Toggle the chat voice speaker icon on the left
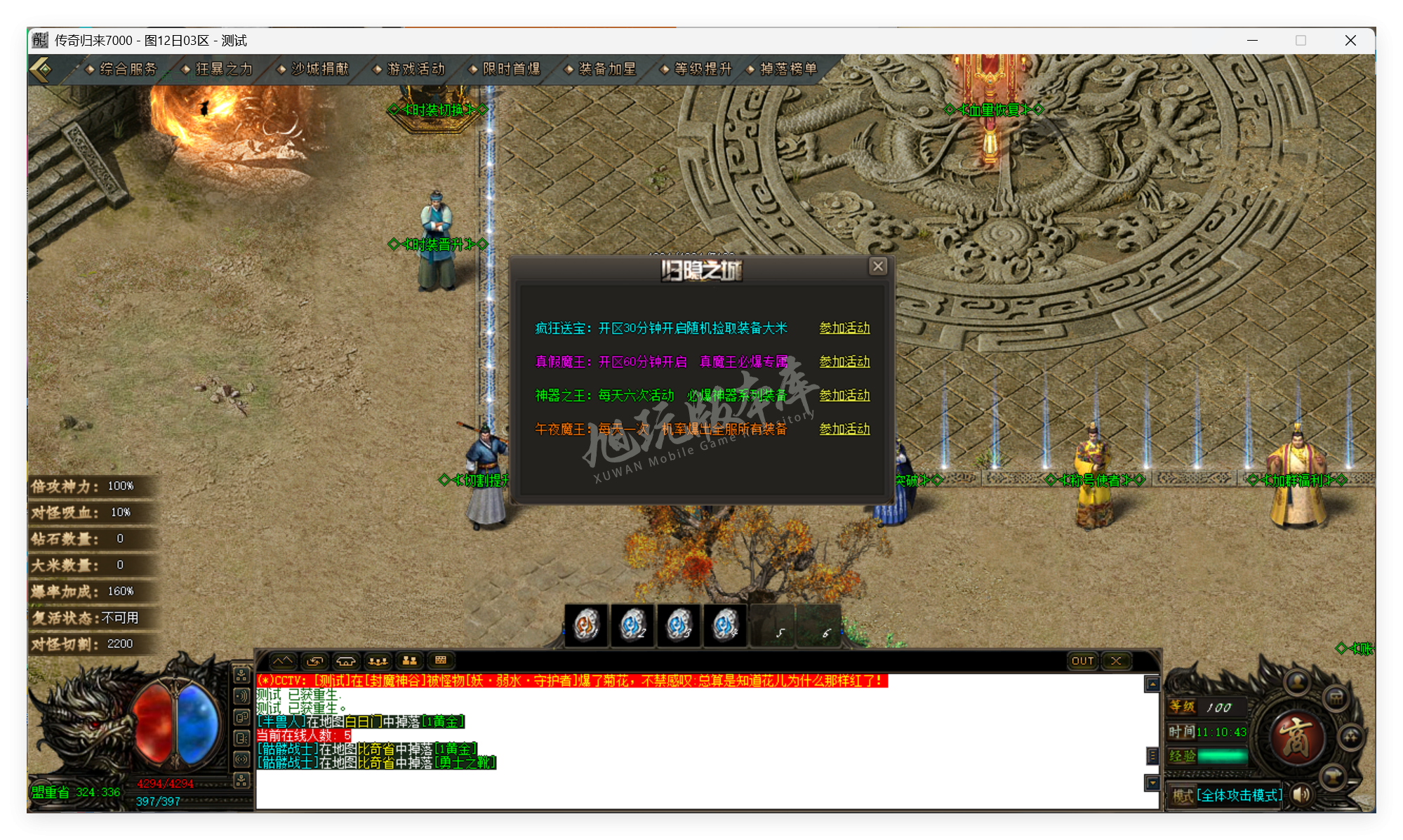The width and height of the screenshot is (1403, 840). (241, 696)
